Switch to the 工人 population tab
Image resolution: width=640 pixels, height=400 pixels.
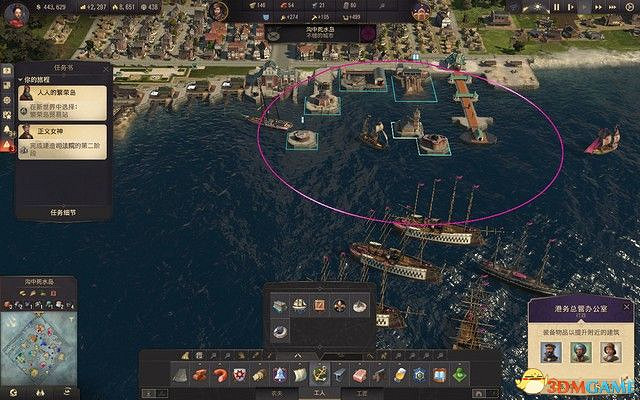(x=320, y=393)
